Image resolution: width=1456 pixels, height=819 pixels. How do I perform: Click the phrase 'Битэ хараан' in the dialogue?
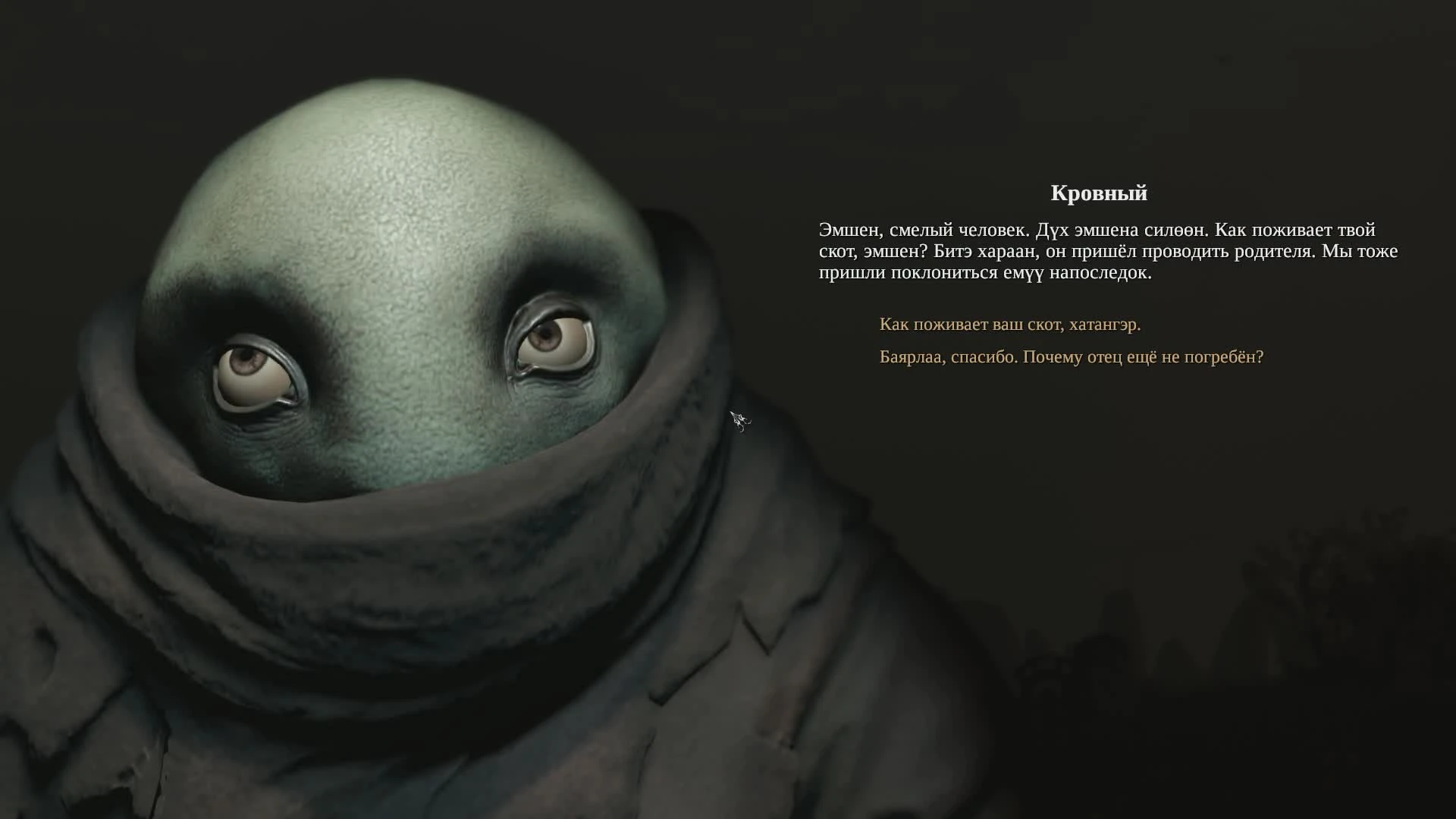click(x=979, y=253)
